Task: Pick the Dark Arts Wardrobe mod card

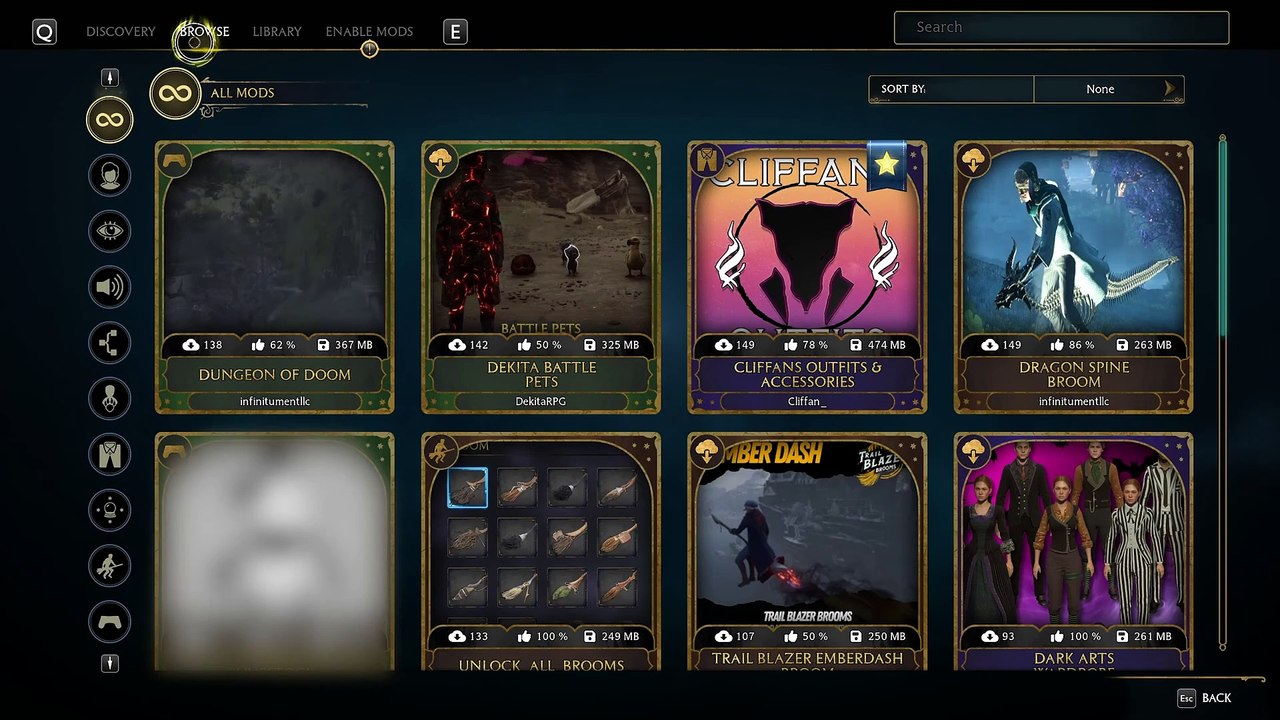Action: 1073,552
